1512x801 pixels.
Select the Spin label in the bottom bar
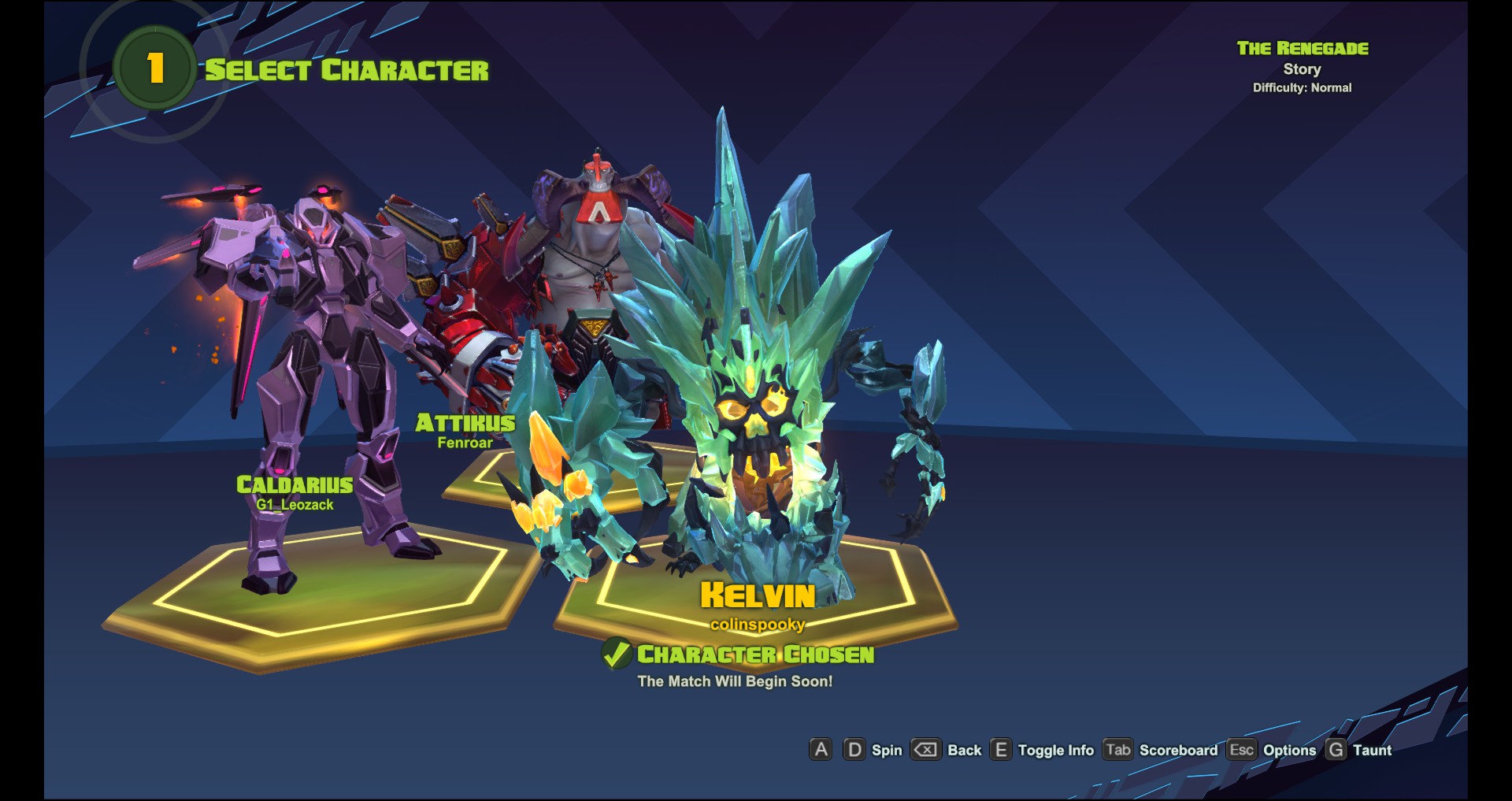coord(887,750)
